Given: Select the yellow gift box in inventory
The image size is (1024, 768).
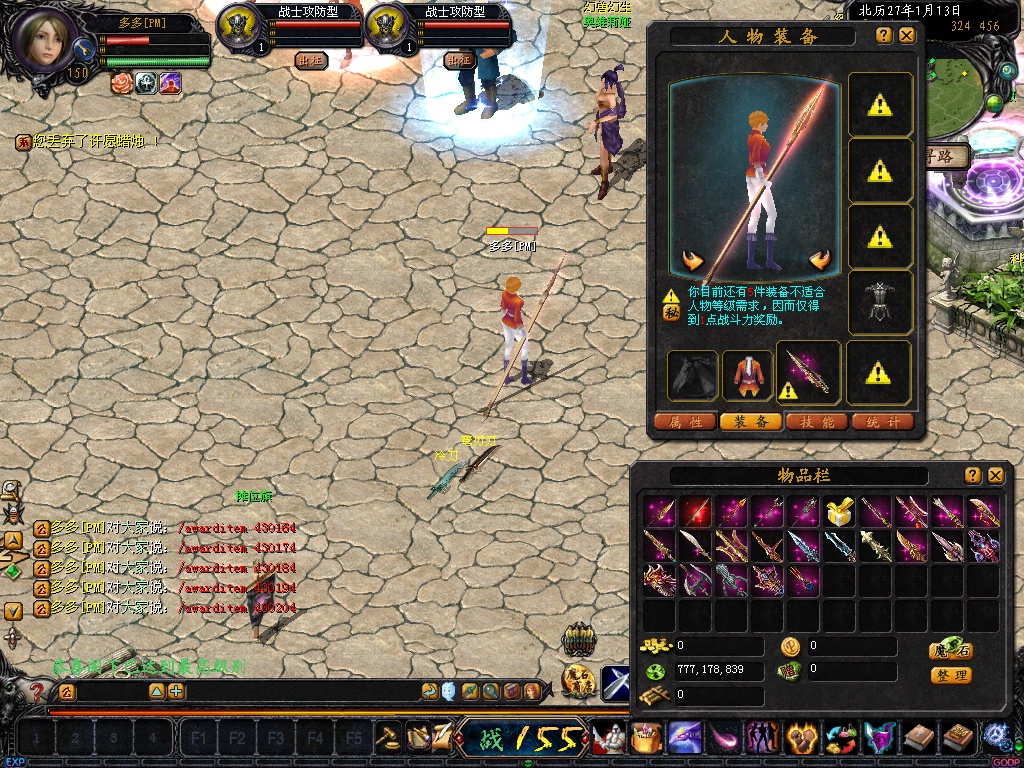Looking at the screenshot, I should point(837,513).
